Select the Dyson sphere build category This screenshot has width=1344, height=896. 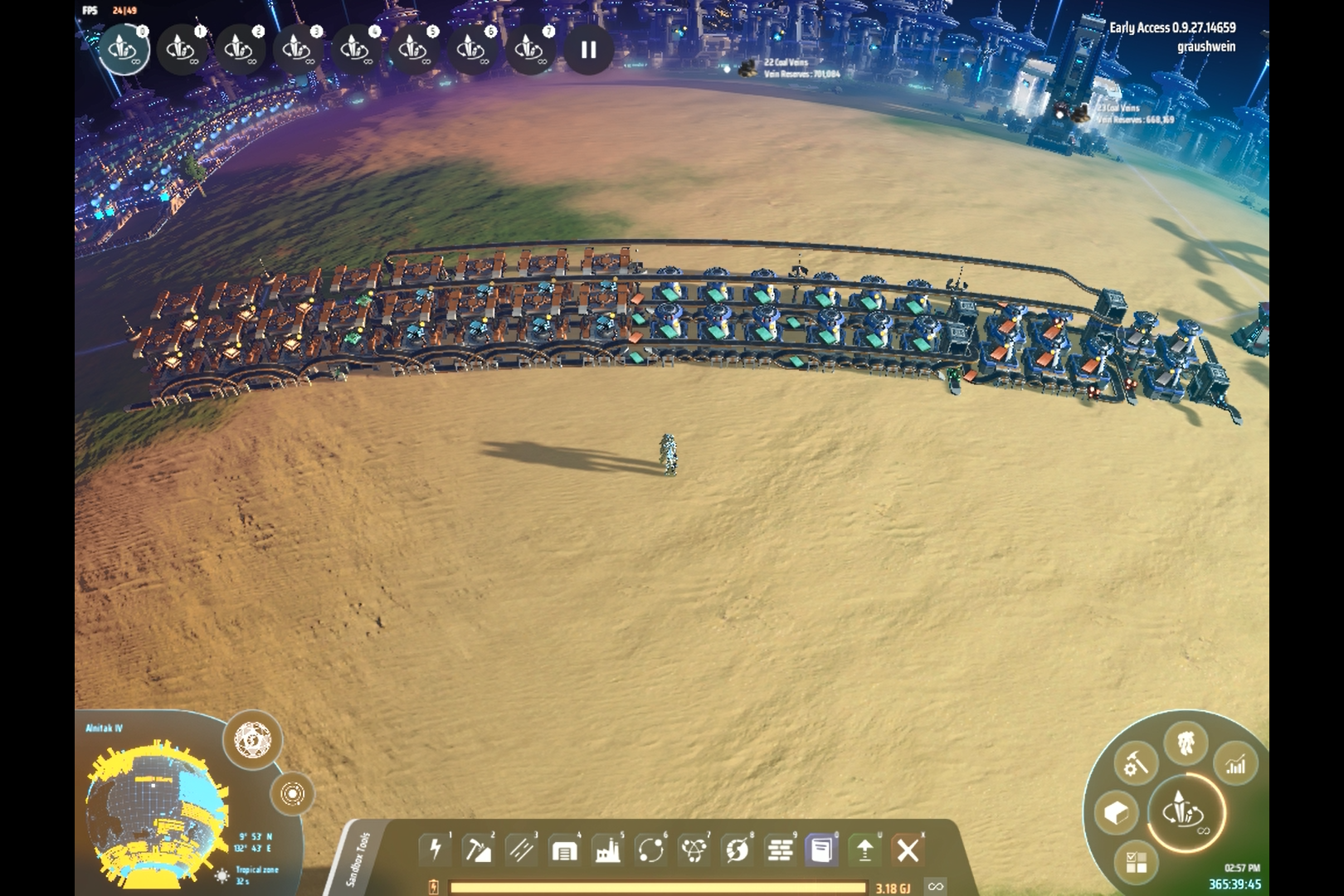coord(737,850)
